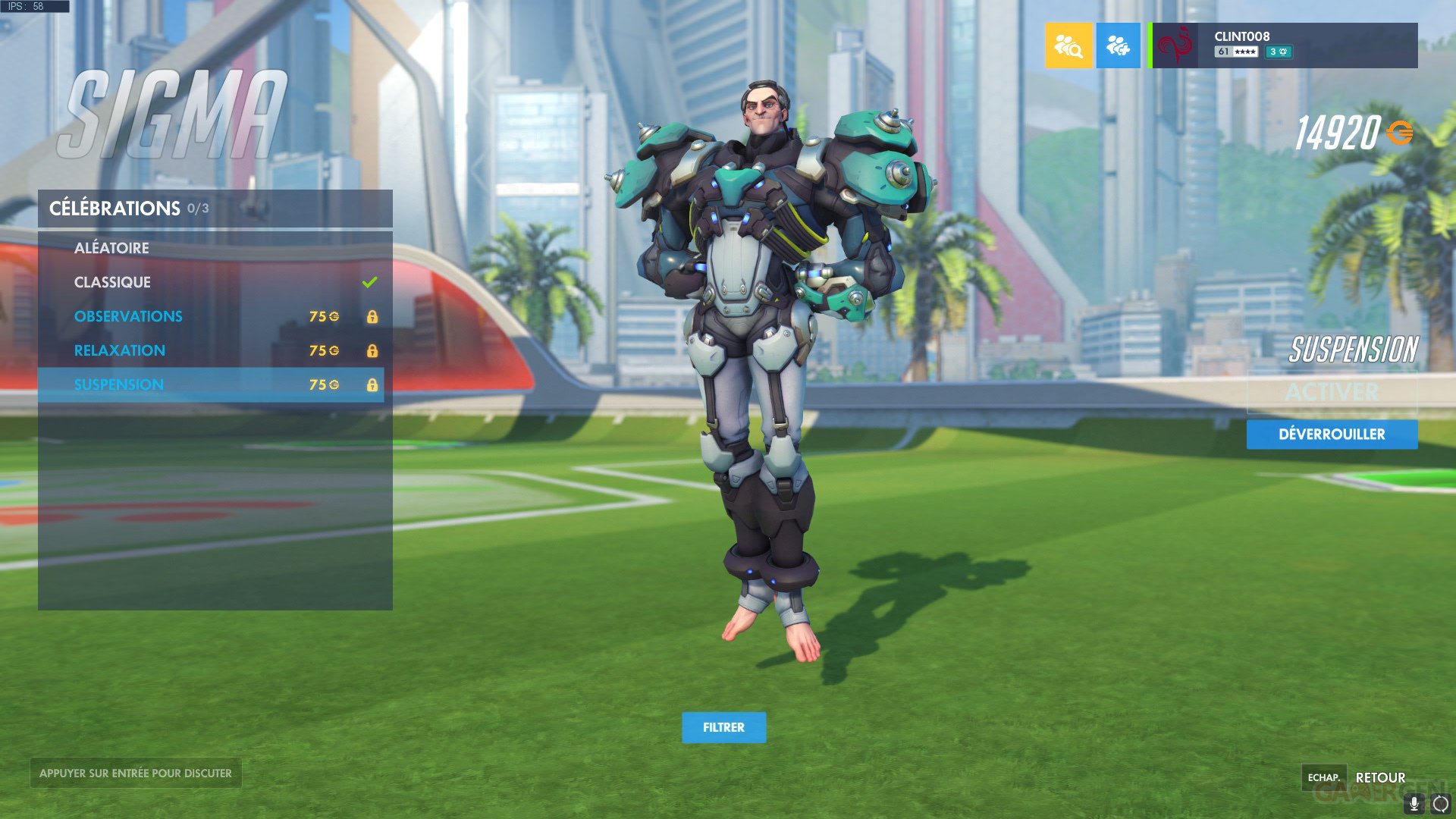1456x819 pixels.
Task: Click the lock icon beside OBSERVATIONS
Action: click(373, 316)
